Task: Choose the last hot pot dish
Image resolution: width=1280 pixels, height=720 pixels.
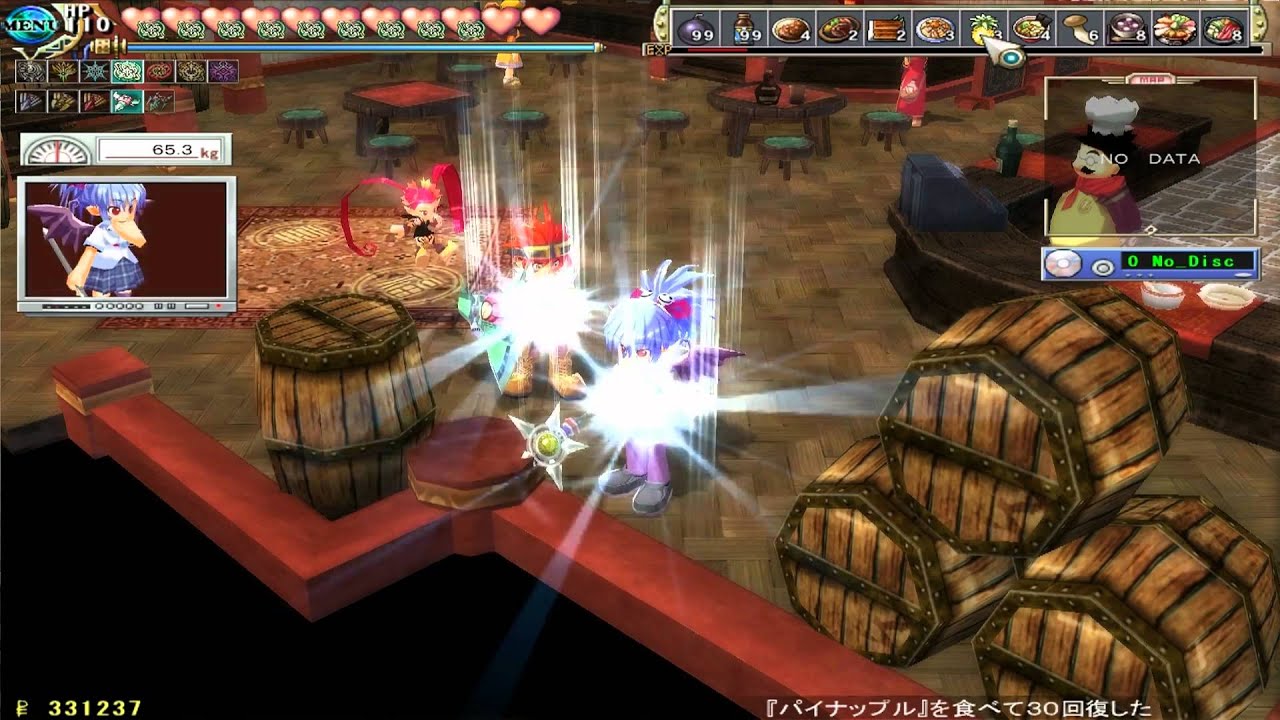Action: 1223,29
